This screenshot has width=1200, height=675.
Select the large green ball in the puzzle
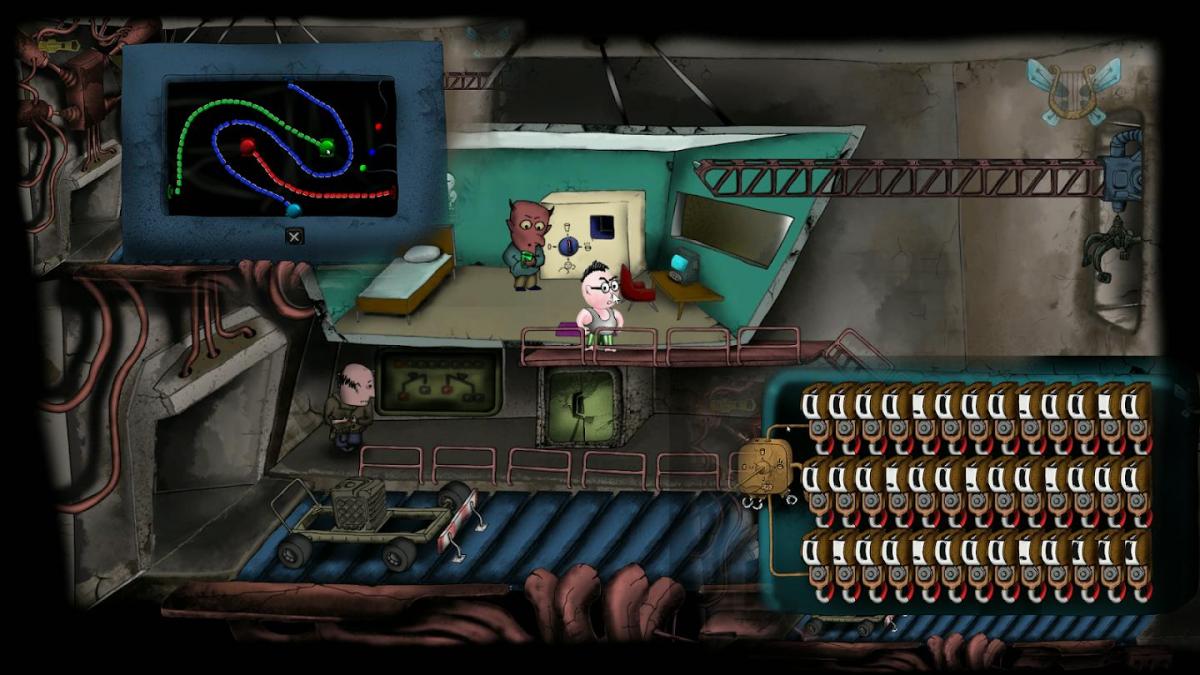326,148
